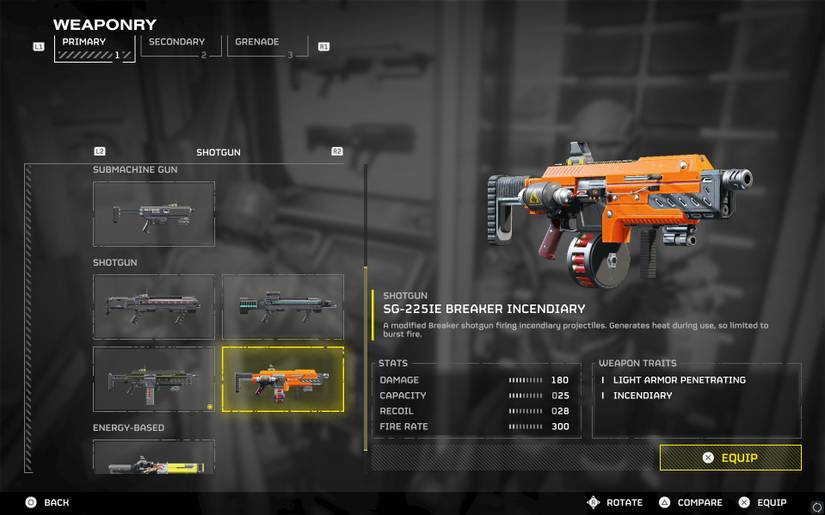Pick the teal-accented shotgun tile
The height and width of the screenshot is (515, 825).
click(282, 306)
